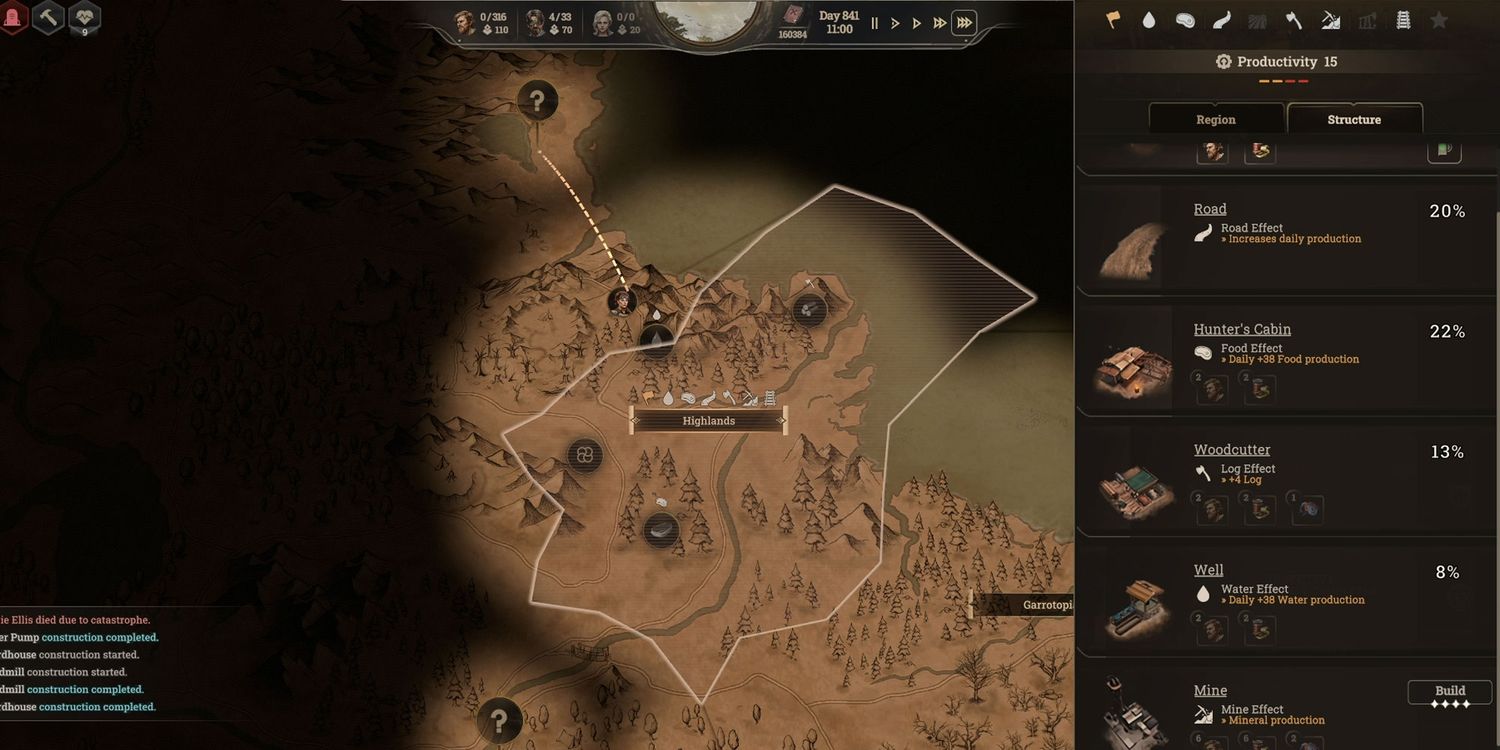Select the Highlands region label

coord(708,421)
